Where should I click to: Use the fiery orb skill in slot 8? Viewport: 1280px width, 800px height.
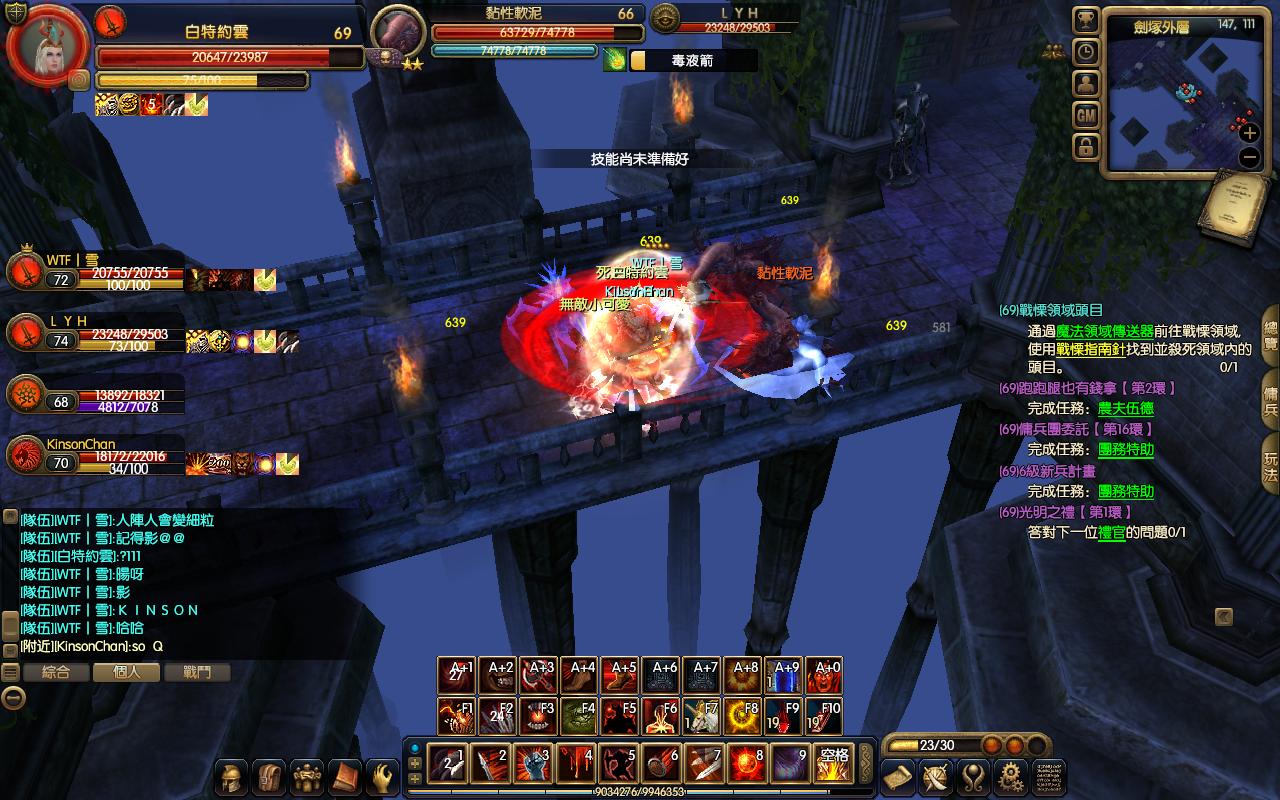(x=748, y=764)
